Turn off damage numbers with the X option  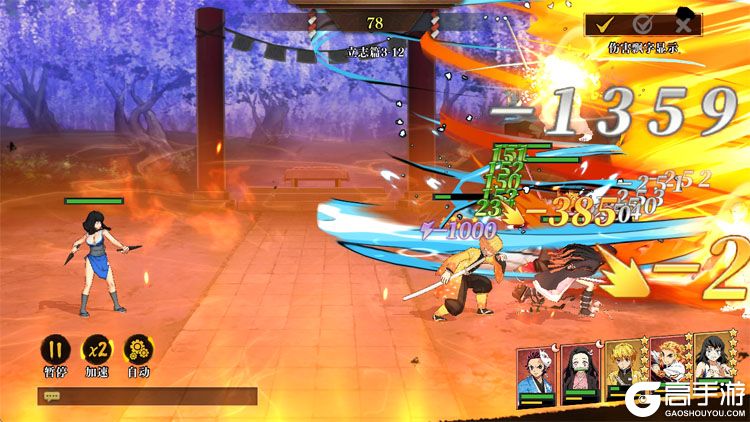click(x=683, y=24)
